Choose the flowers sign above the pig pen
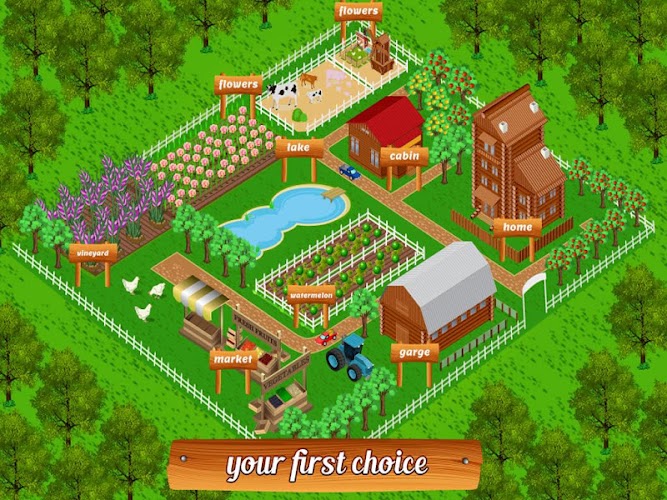Image resolution: width=667 pixels, height=500 pixels. (x=357, y=12)
